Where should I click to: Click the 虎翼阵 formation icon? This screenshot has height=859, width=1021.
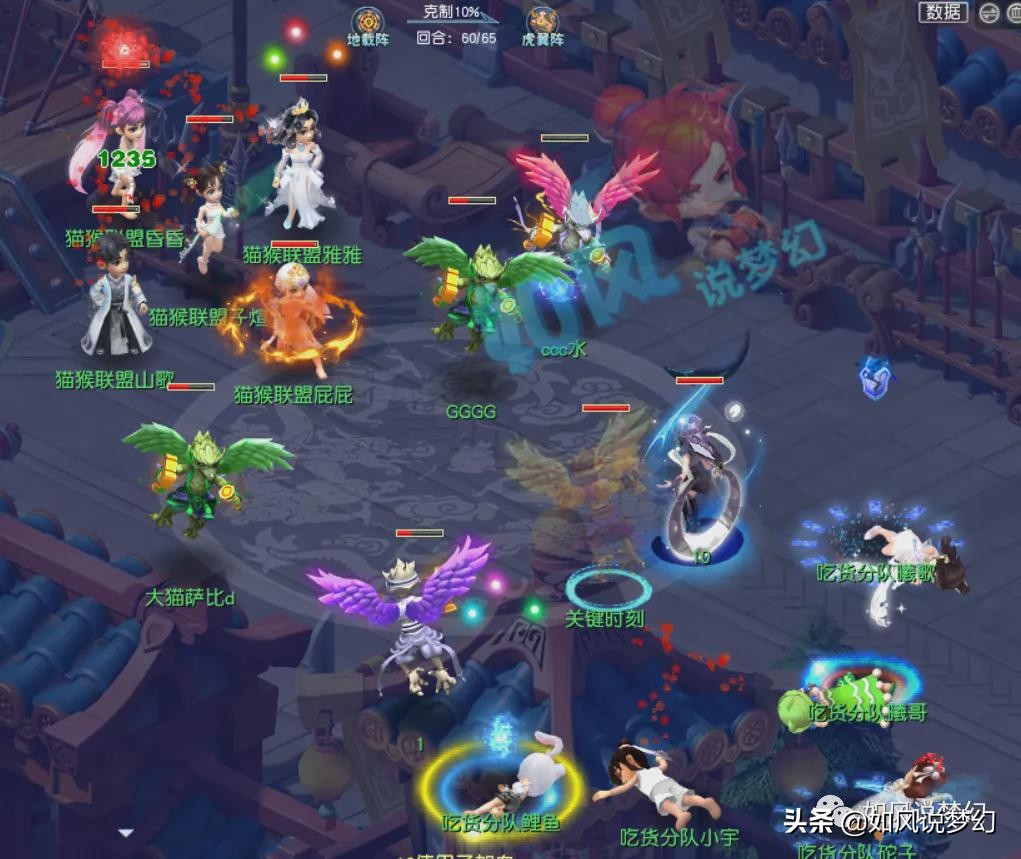543,20
